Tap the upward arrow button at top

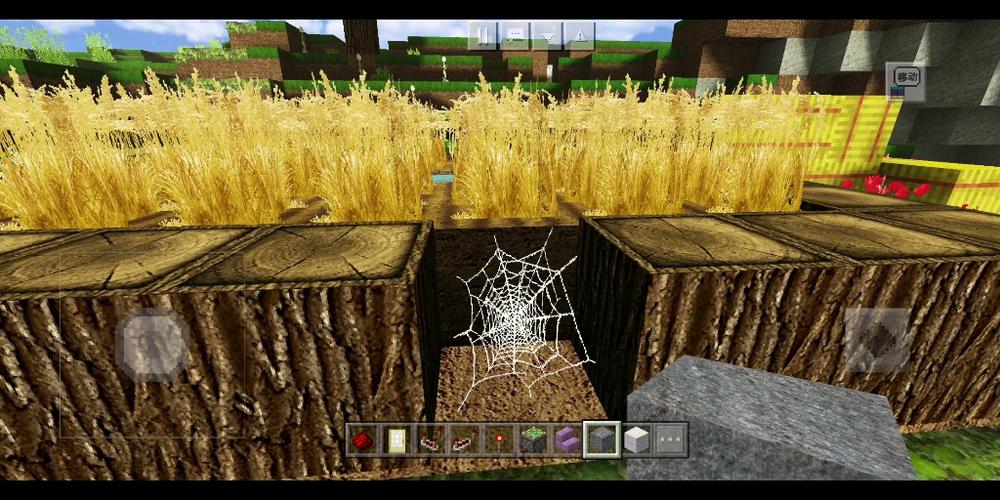coord(579,36)
